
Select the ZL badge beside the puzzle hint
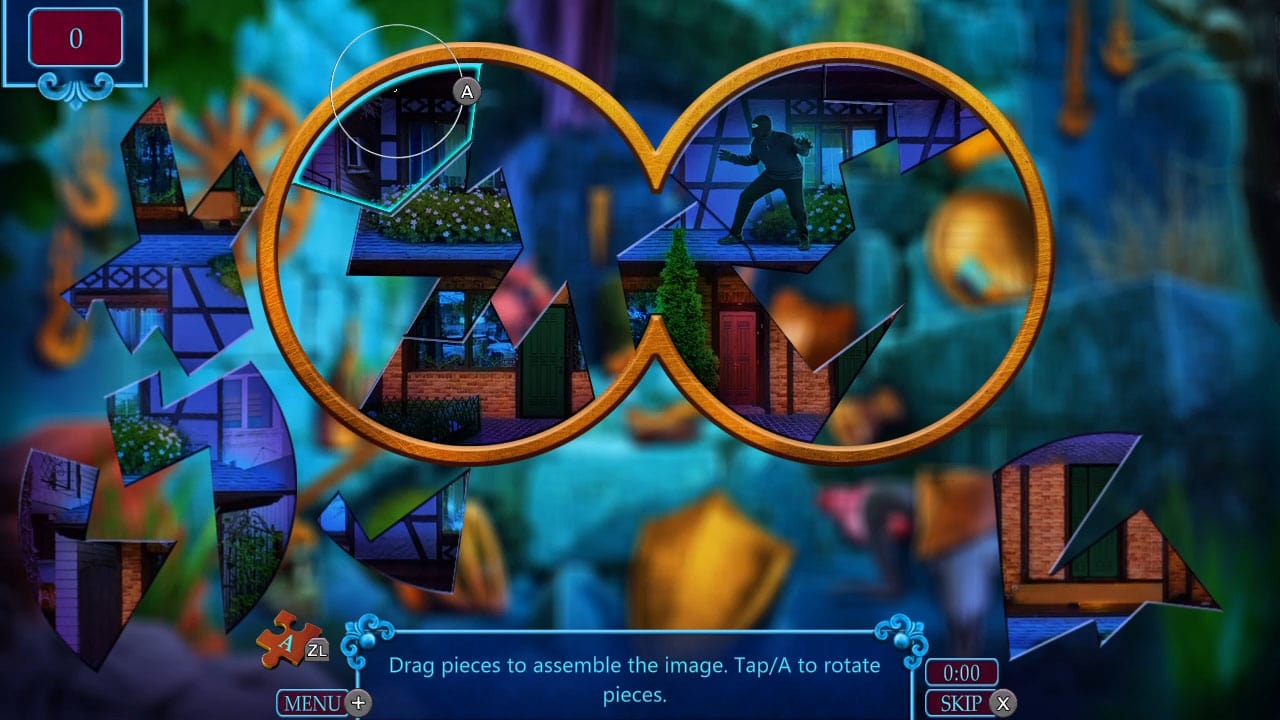pos(318,651)
